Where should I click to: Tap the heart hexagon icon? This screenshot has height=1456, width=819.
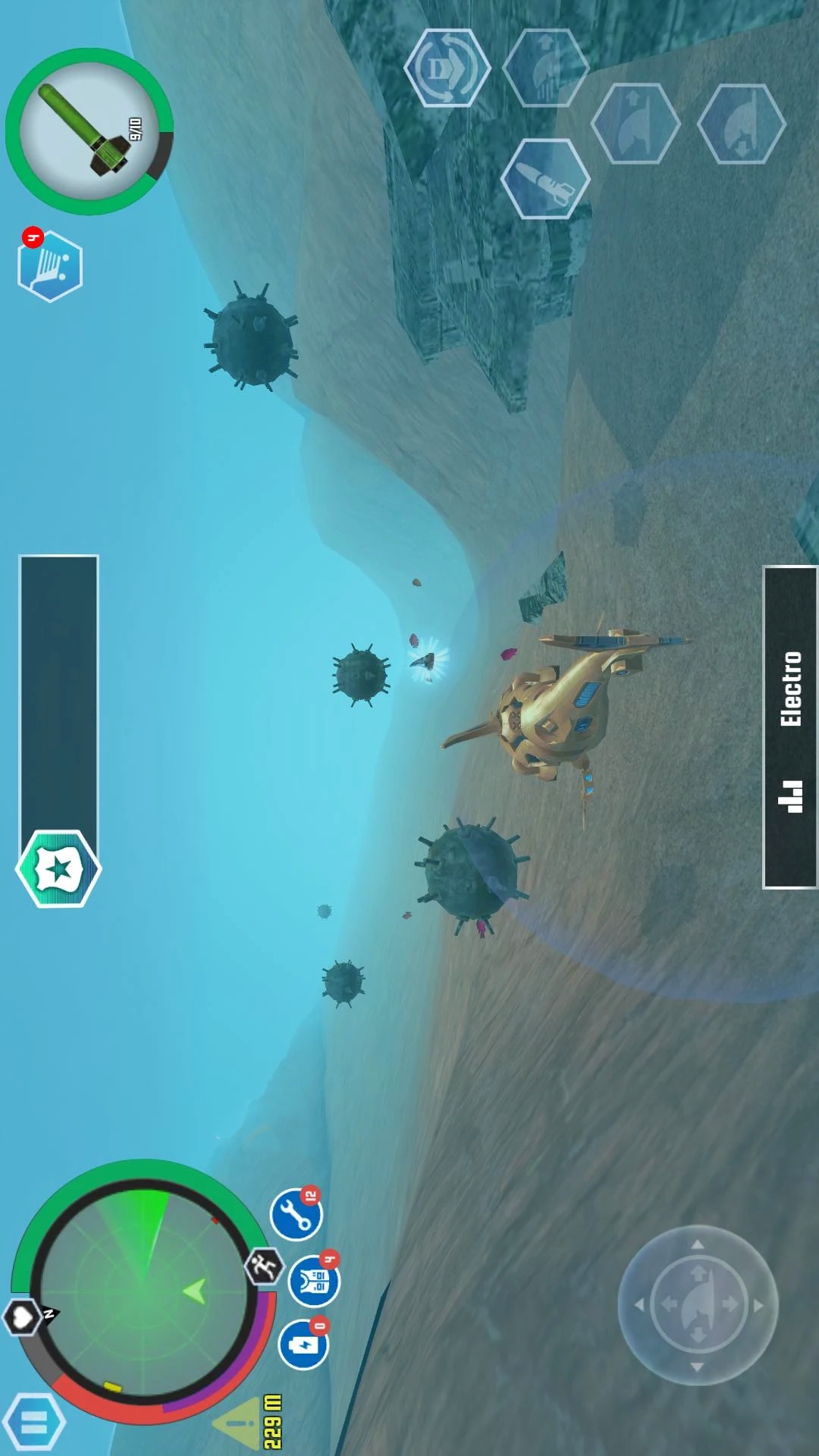pyautogui.click(x=22, y=1317)
